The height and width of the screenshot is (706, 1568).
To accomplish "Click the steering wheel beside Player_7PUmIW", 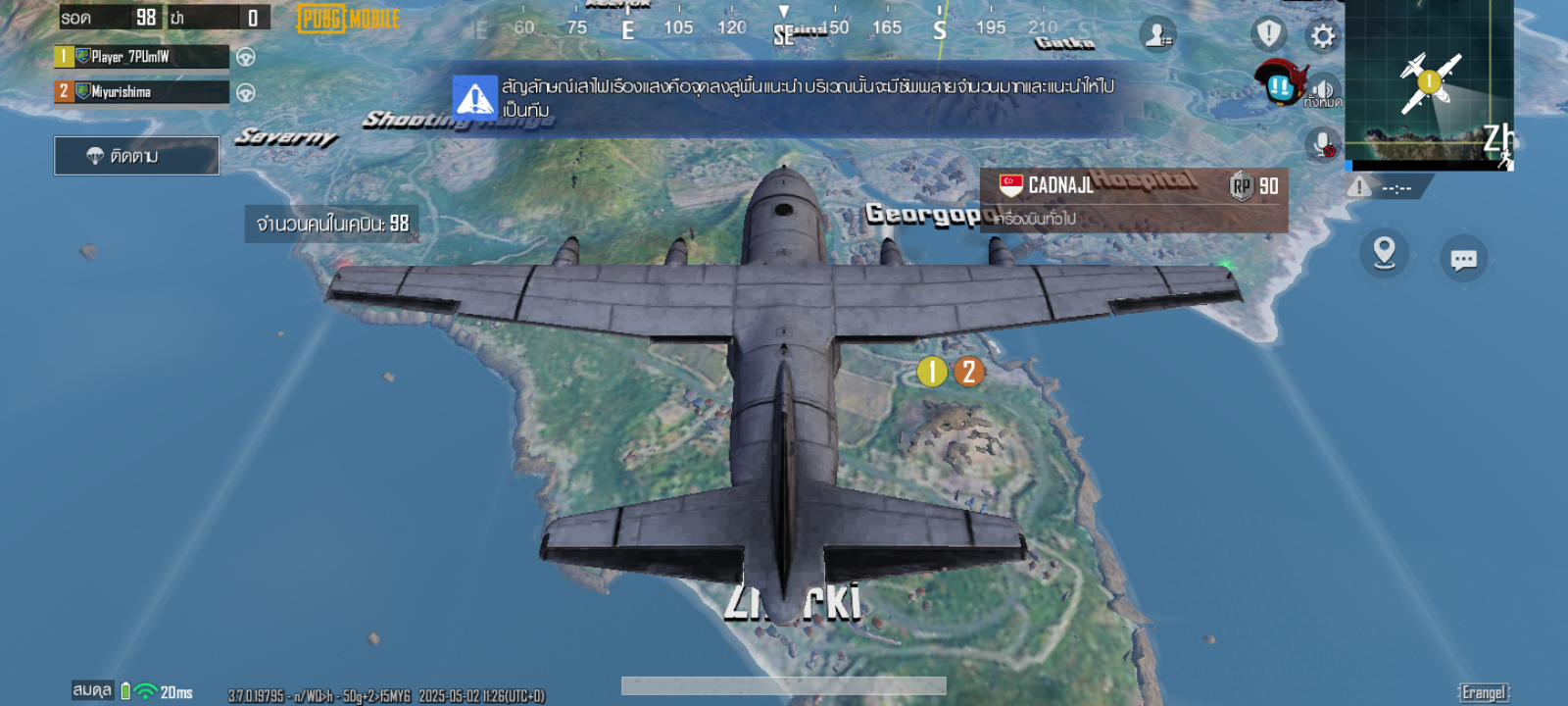I will (246, 58).
